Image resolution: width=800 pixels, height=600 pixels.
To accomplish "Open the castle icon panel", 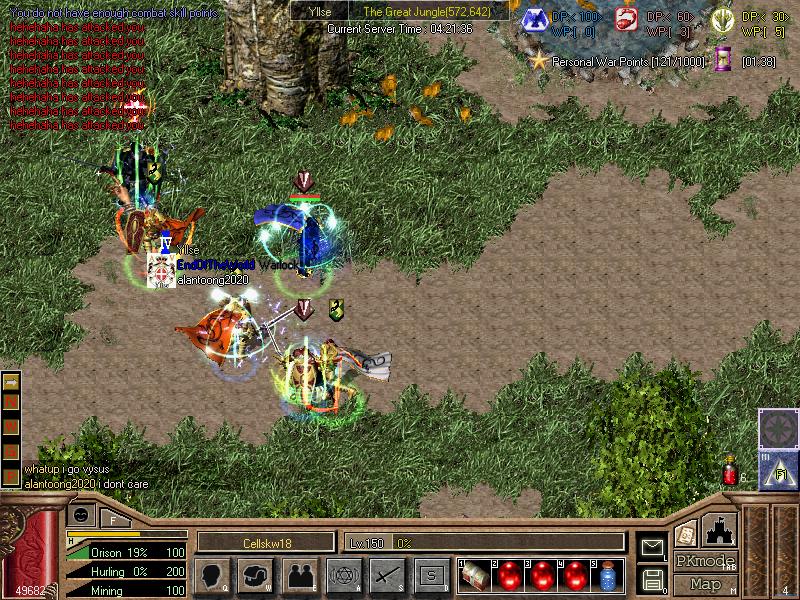I will 720,529.
